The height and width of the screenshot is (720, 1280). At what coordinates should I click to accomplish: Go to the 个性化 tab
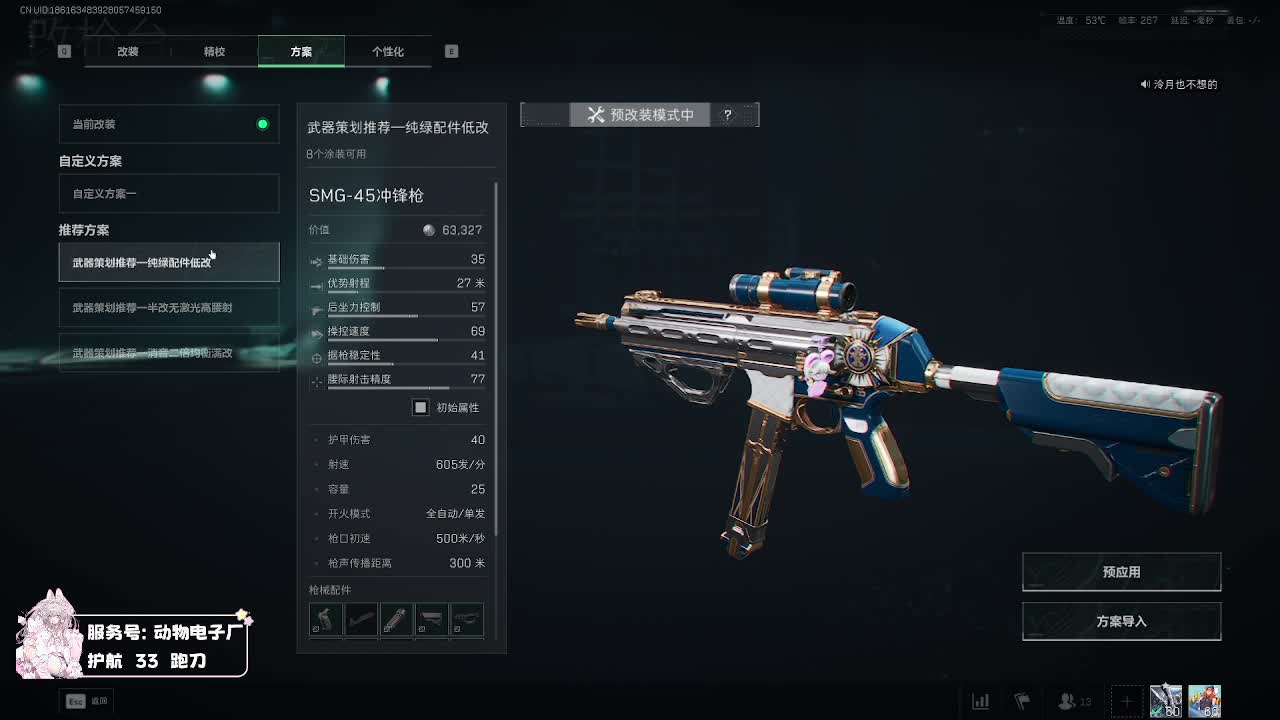(387, 51)
